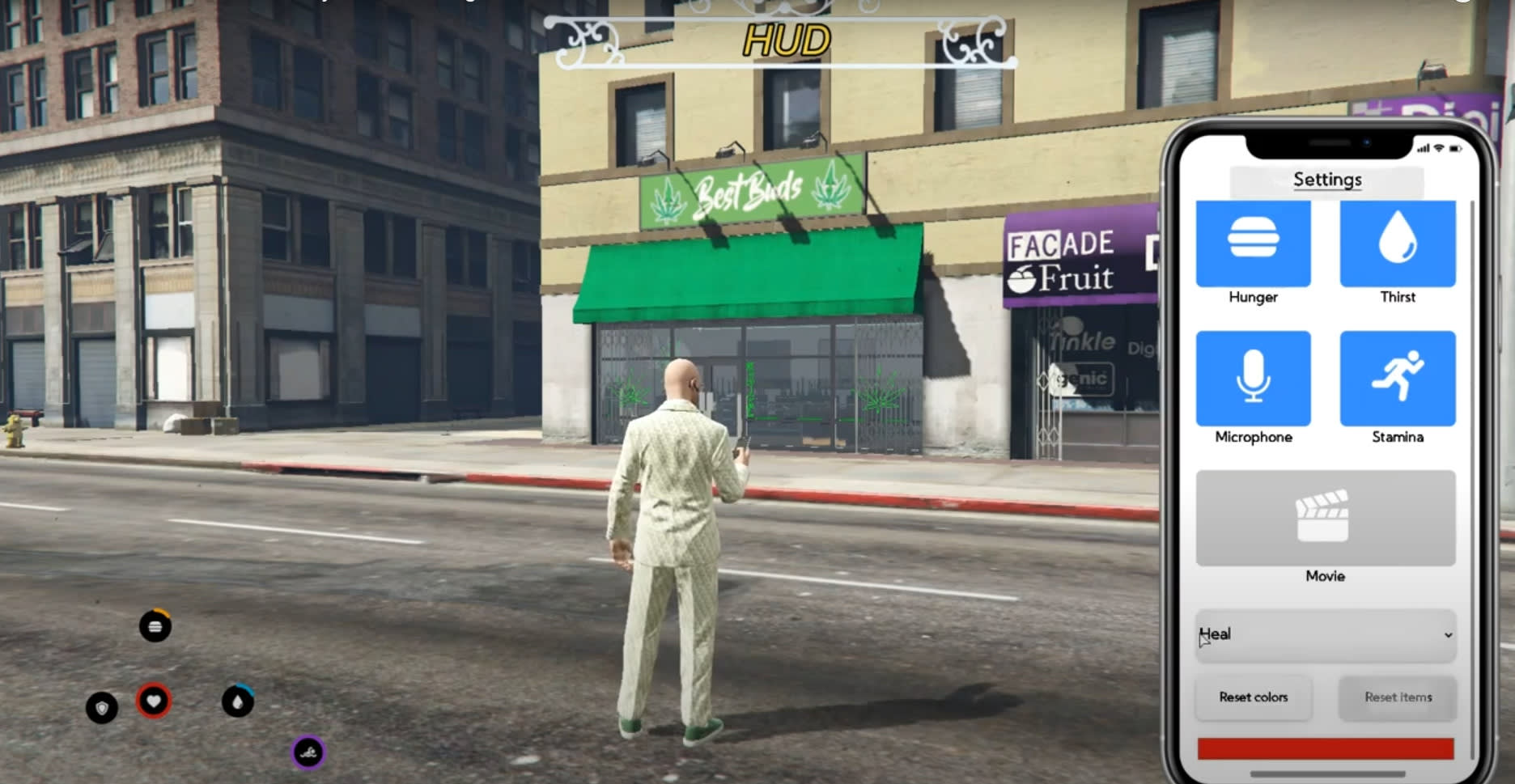The image size is (1515, 784).
Task: Select the shield armor HUD icon
Action: 102,708
